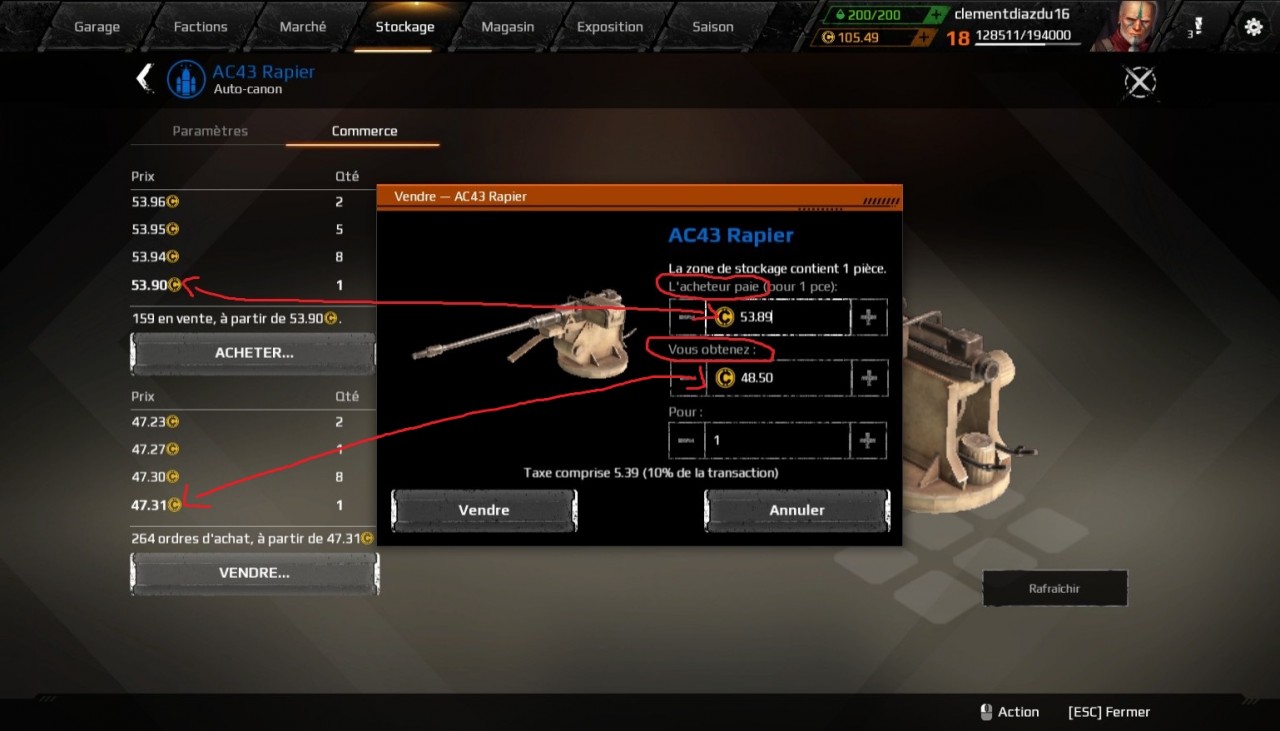Screen dimensions: 1280x731
Task: Select the Commerce tab
Action: point(364,131)
